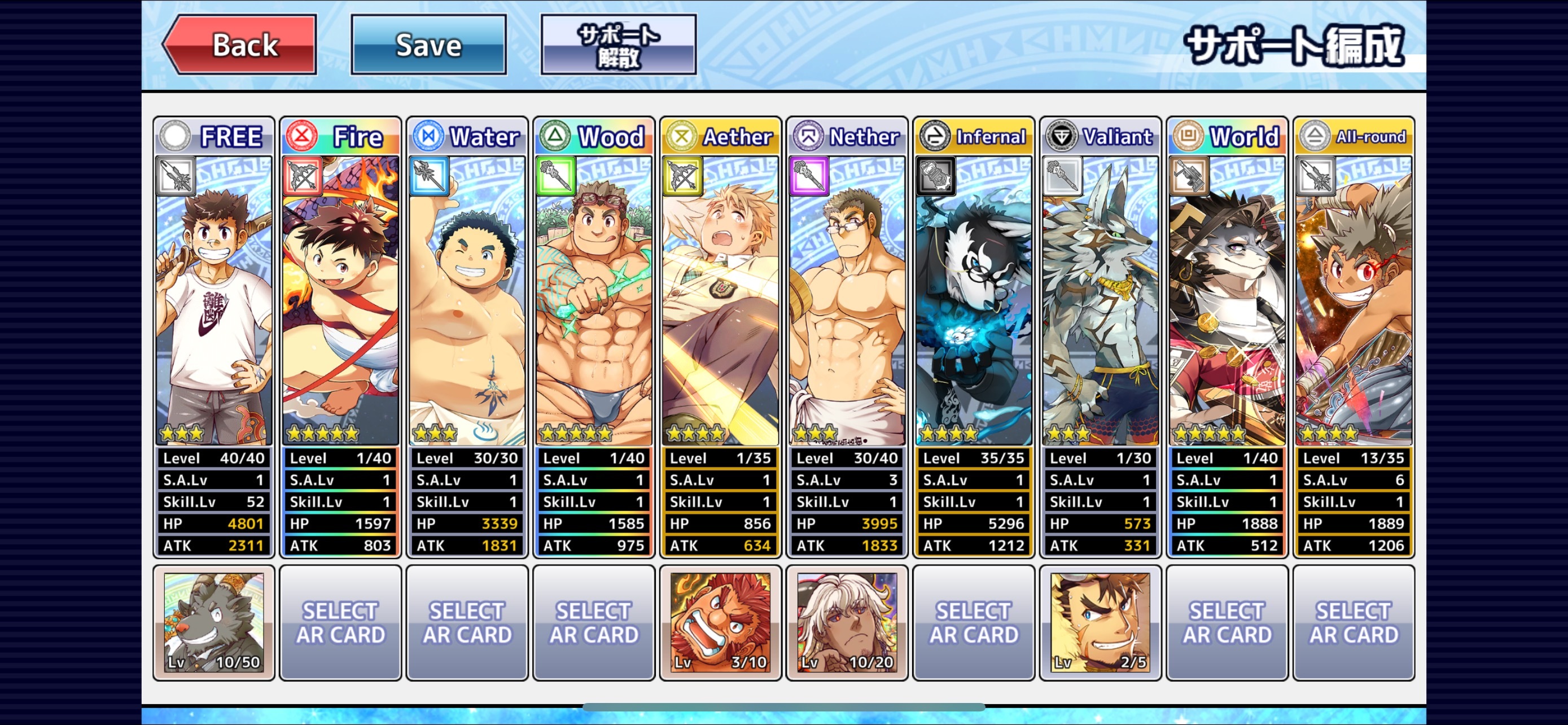
Task: Click the サポート解散 disband button
Action: coord(618,45)
